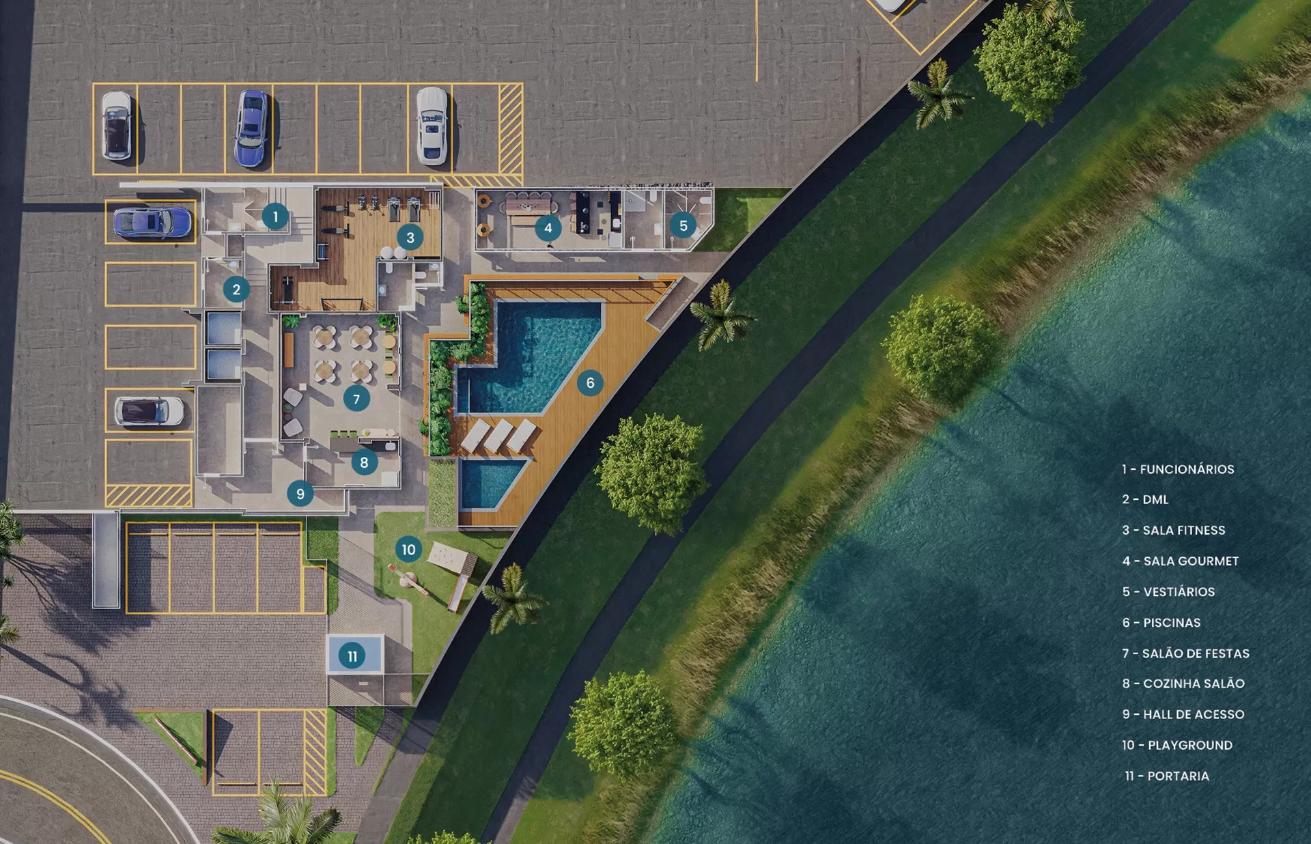This screenshot has height=844, width=1311.
Task: Choose marker 7 in the party hall
Action: (x=355, y=398)
